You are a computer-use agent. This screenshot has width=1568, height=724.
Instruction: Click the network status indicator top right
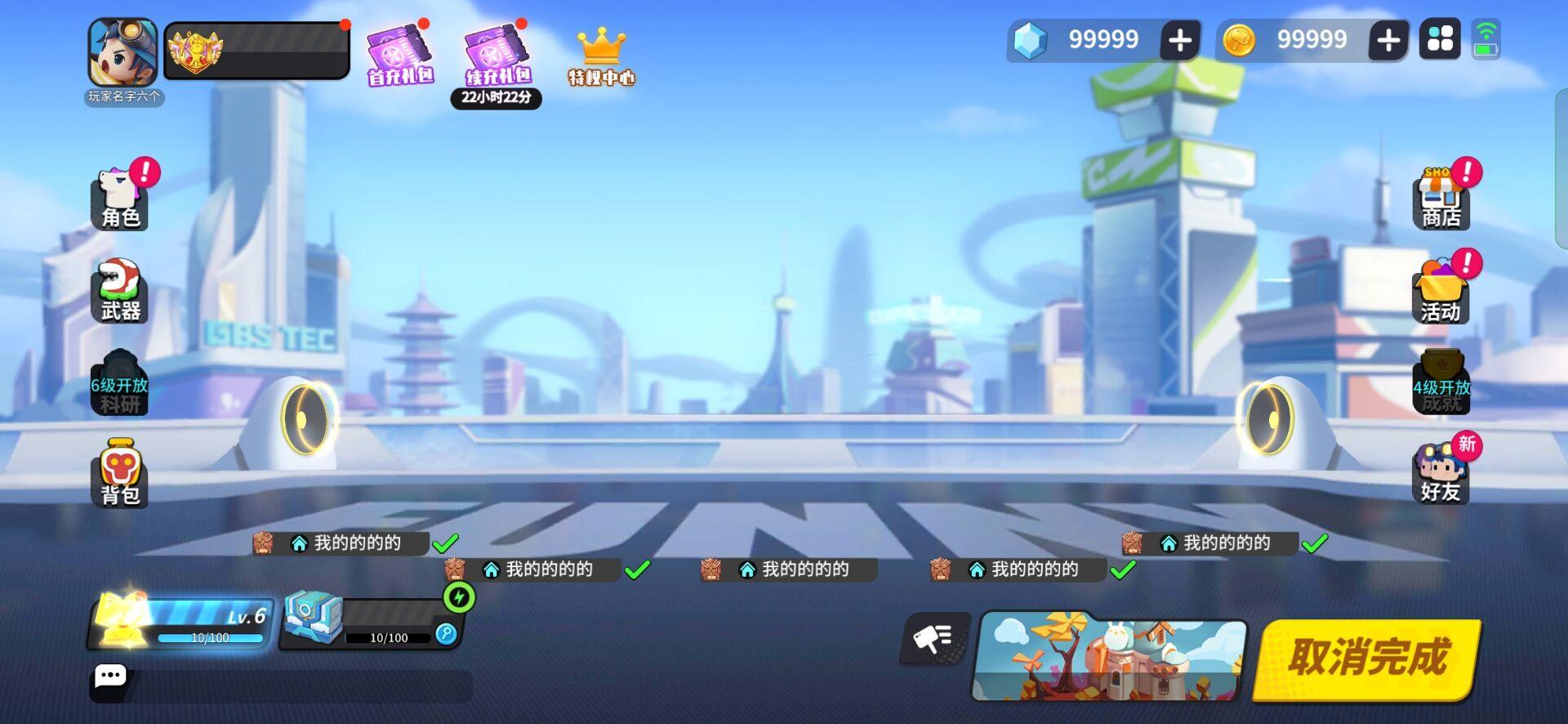click(1487, 38)
